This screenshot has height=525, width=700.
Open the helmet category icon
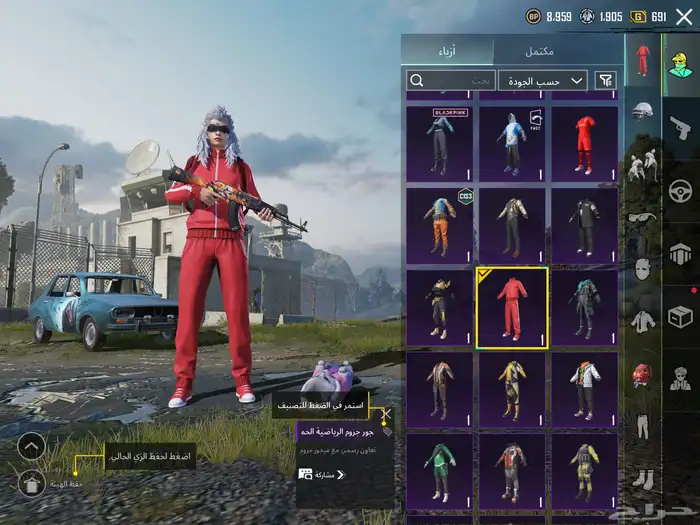tap(642, 111)
